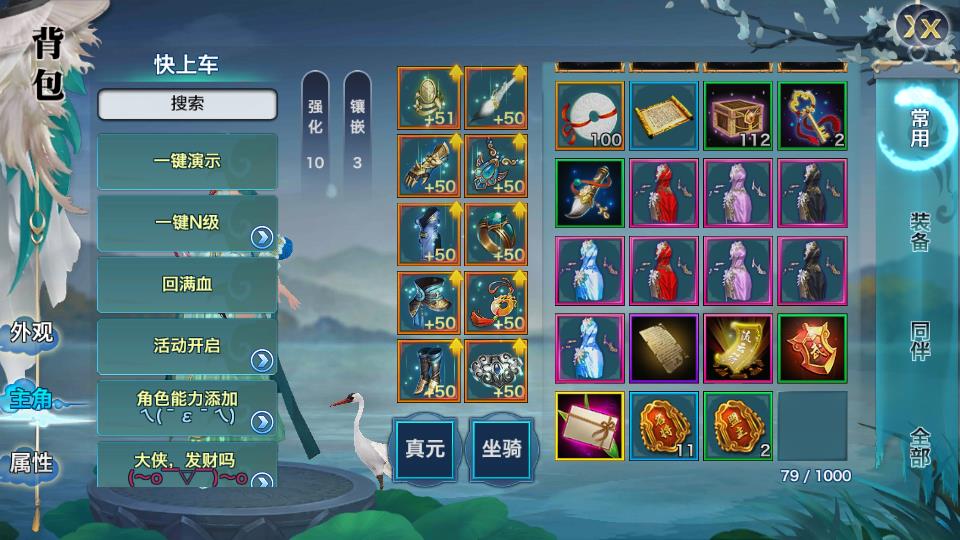
Task: Show the 同伴 companion tab
Action: [919, 342]
